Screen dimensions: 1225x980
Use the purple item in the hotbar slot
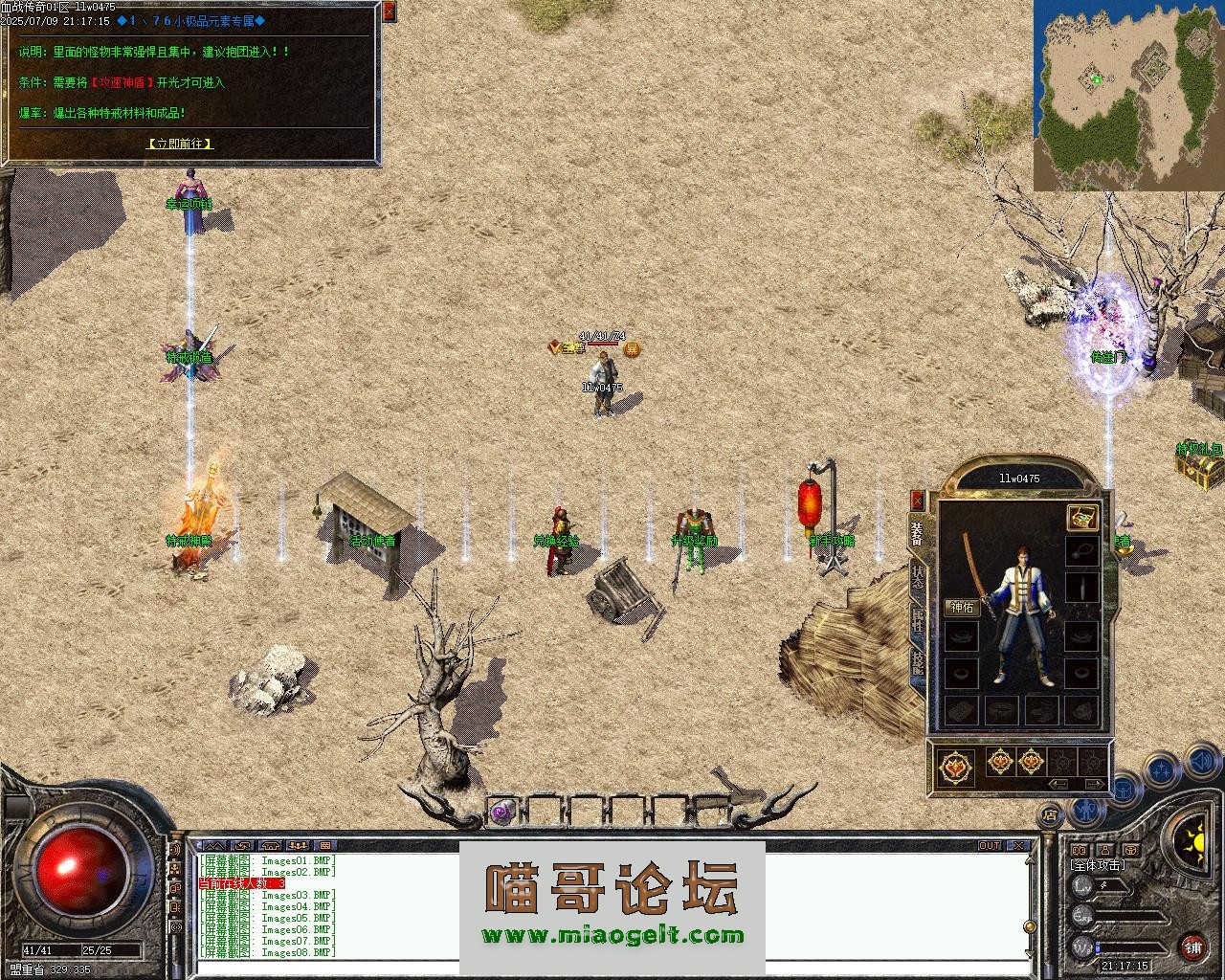(501, 813)
